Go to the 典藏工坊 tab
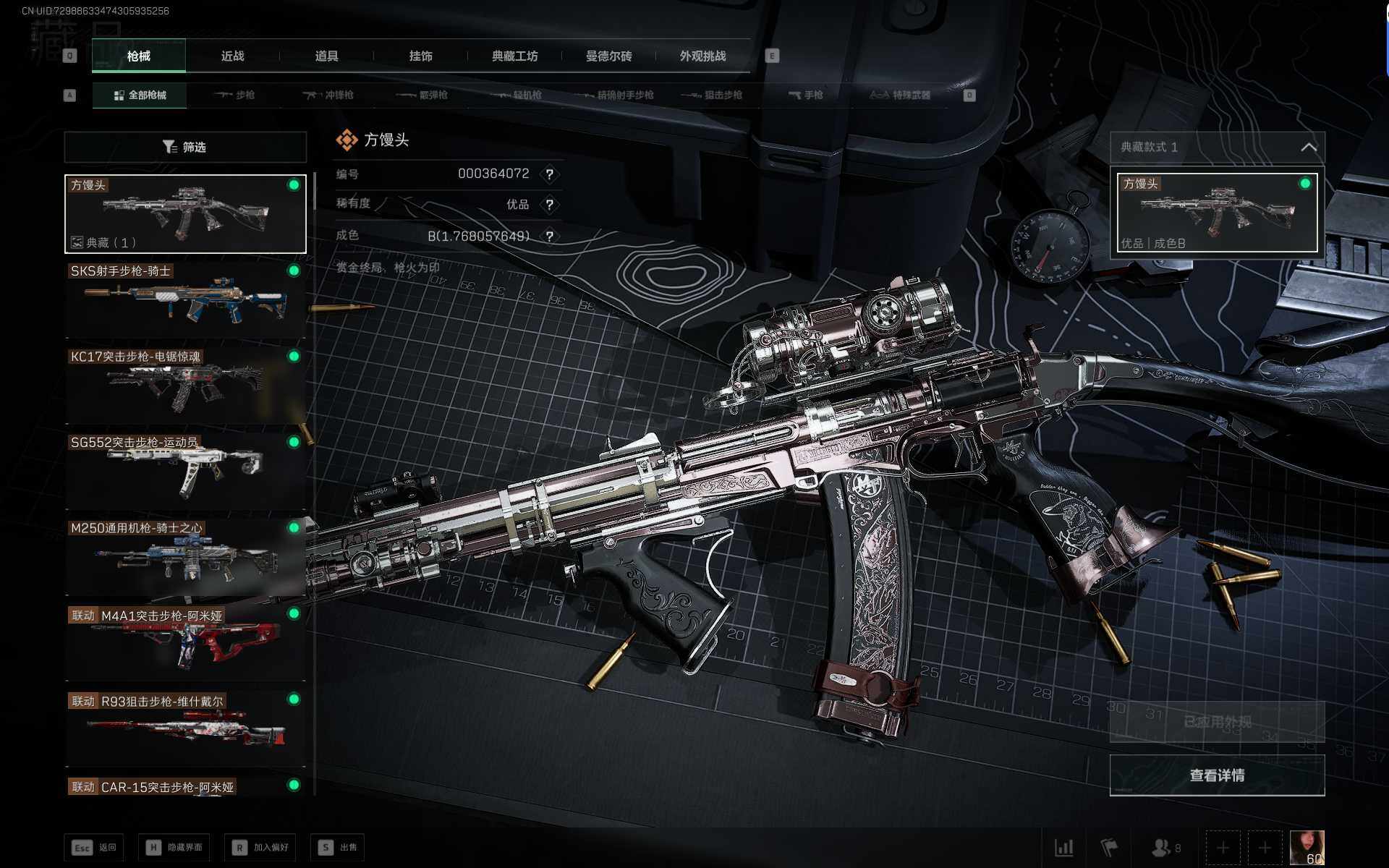This screenshot has height=868, width=1389. point(514,56)
